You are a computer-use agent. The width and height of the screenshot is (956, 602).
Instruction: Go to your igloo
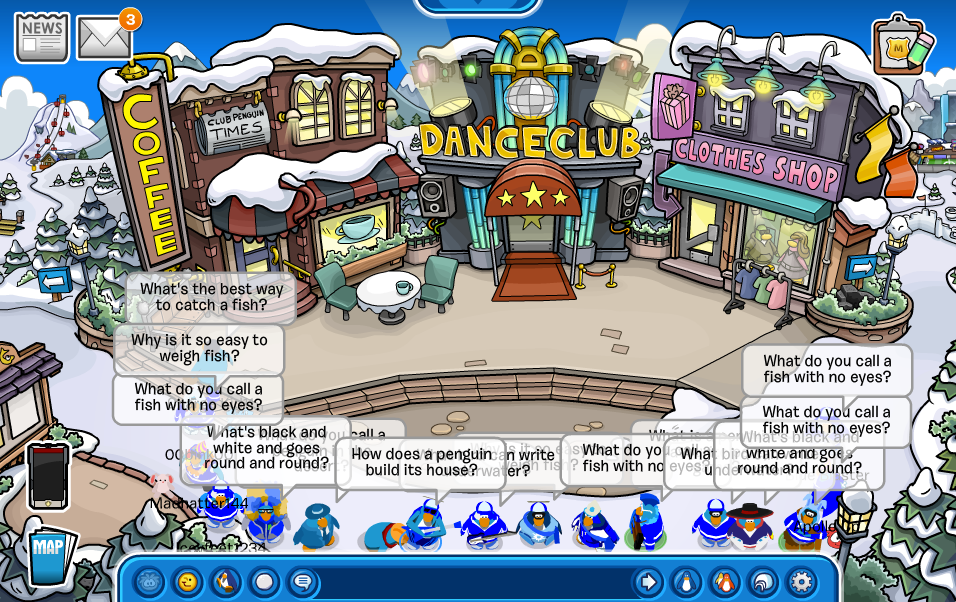point(762,581)
